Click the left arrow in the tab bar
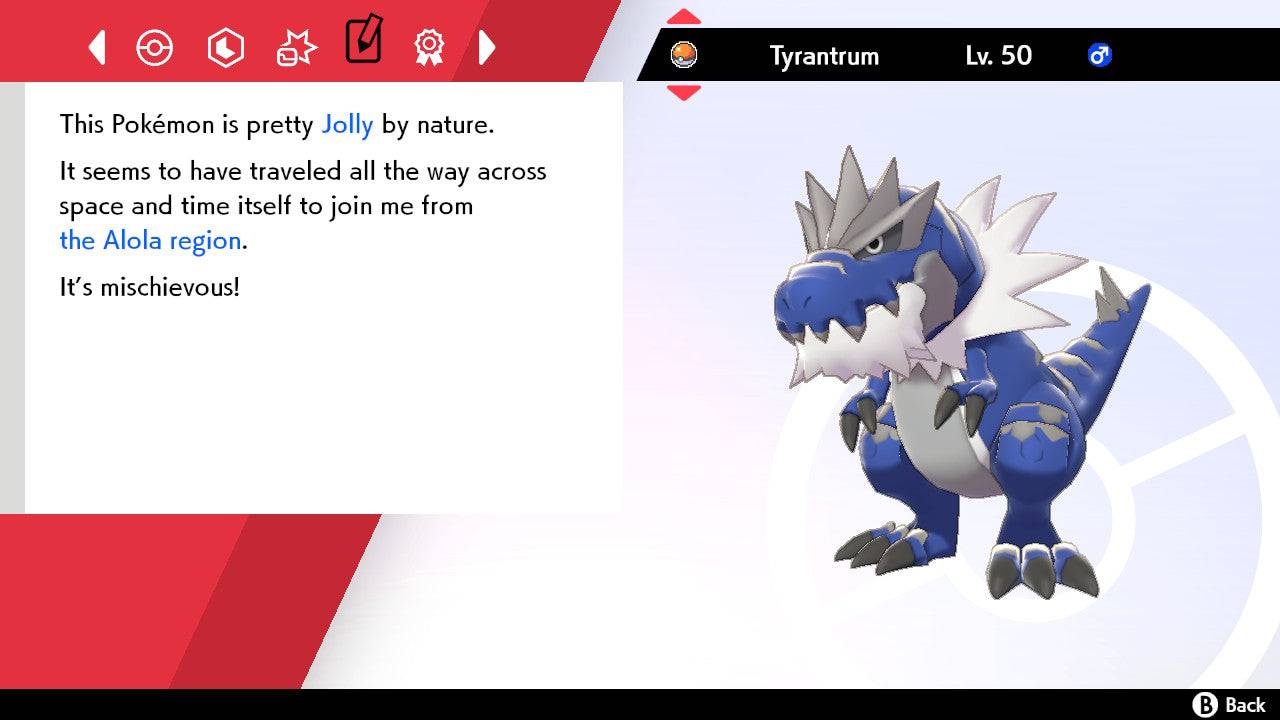The height and width of the screenshot is (720, 1280). (96, 46)
